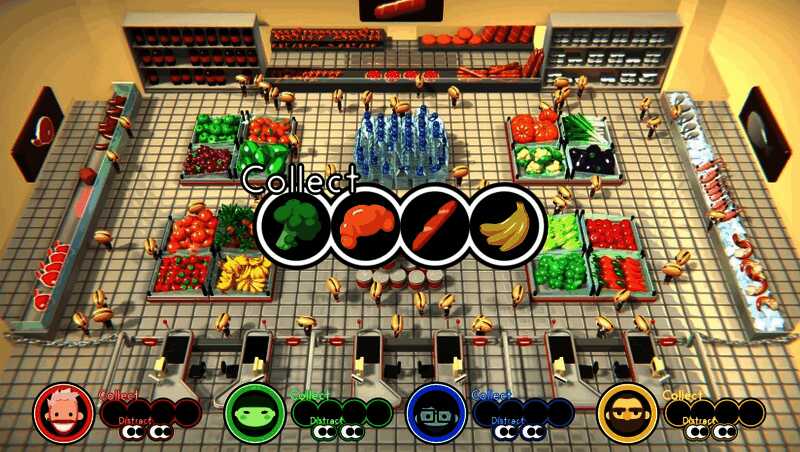Select the broccoli collect icon
The width and height of the screenshot is (800, 452).
click(294, 226)
